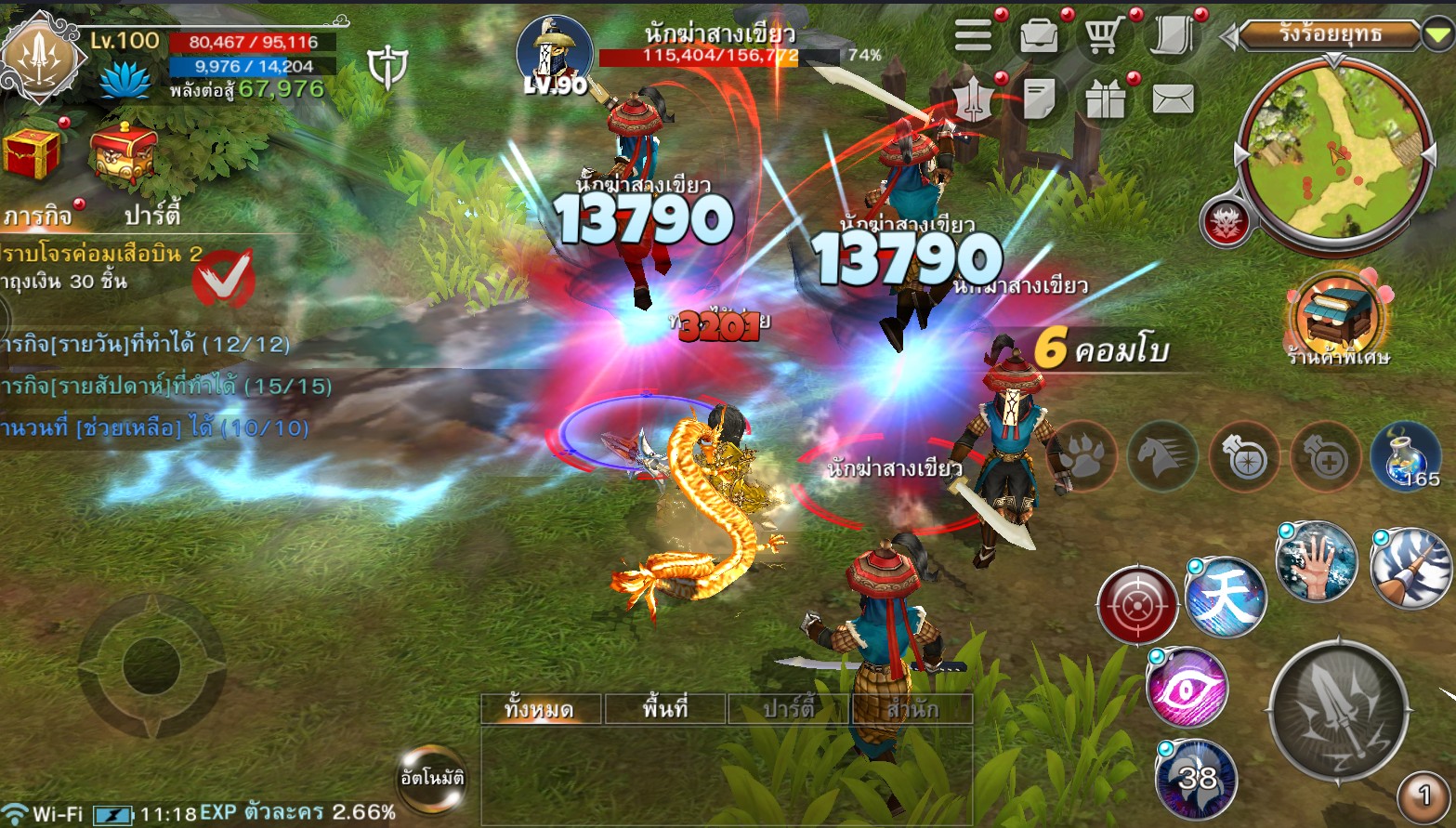The width and height of the screenshot is (1456, 828).
Task: Activate the red target lock skill
Action: pos(1136,605)
